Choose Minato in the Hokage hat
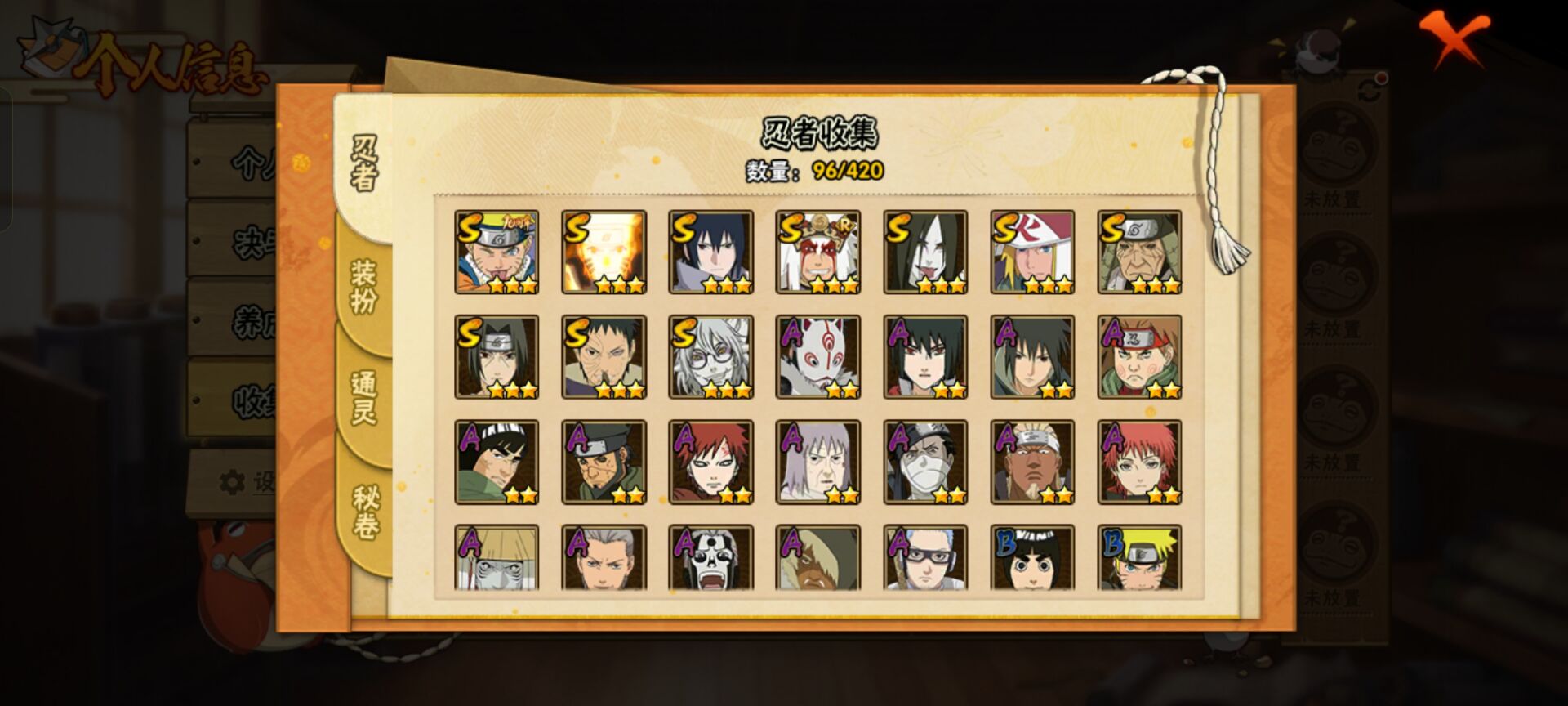This screenshot has height=706, width=1568. (x=1032, y=252)
